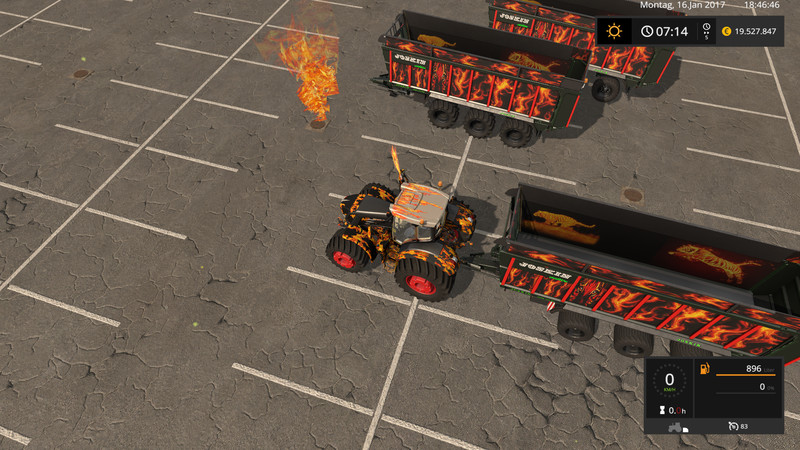Click the euro coin money icon

(x=726, y=31)
